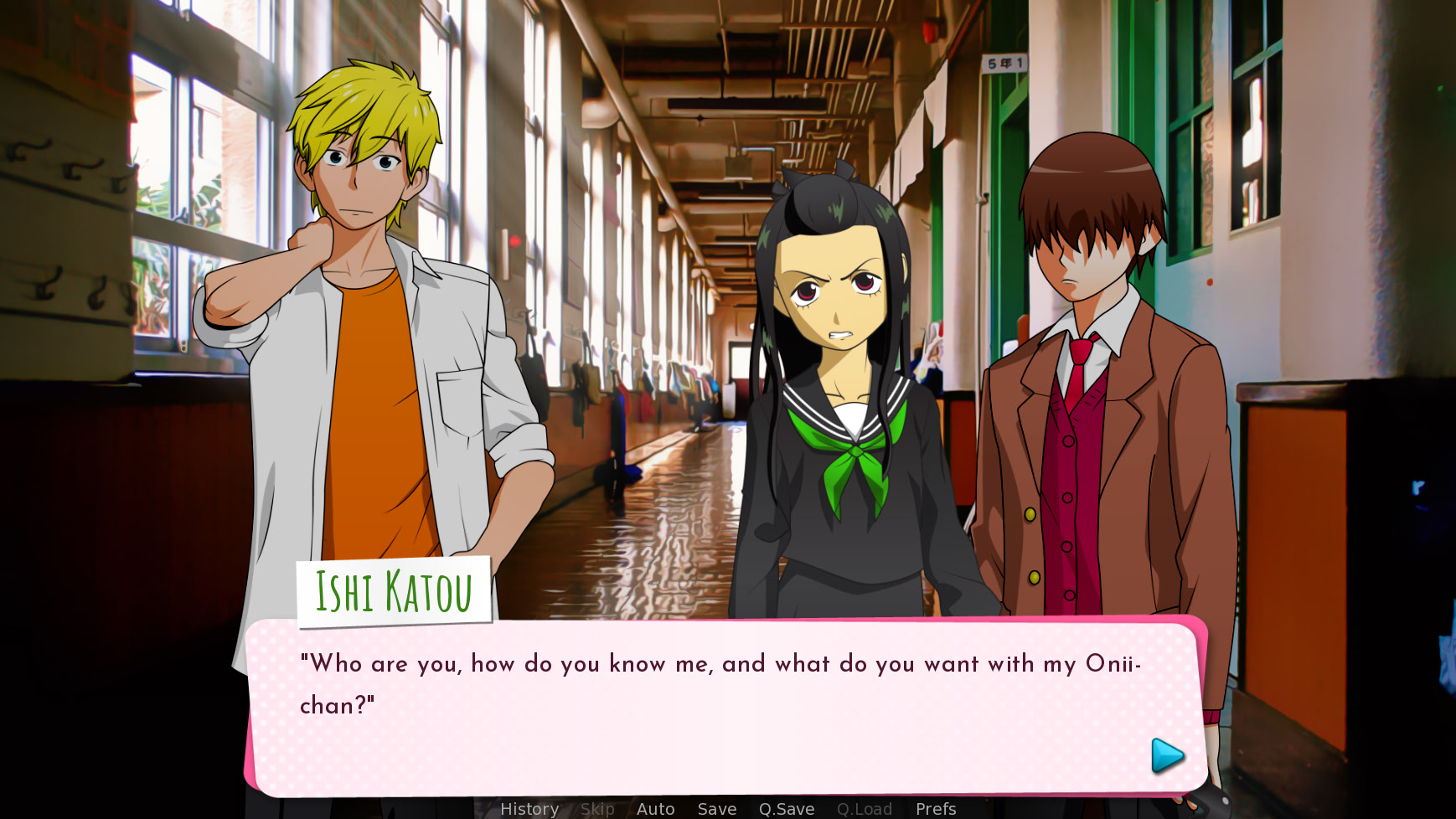Viewport: 1456px width, 819px height.
Task: Click the grayed-out Q.Load option
Action: pos(865,809)
